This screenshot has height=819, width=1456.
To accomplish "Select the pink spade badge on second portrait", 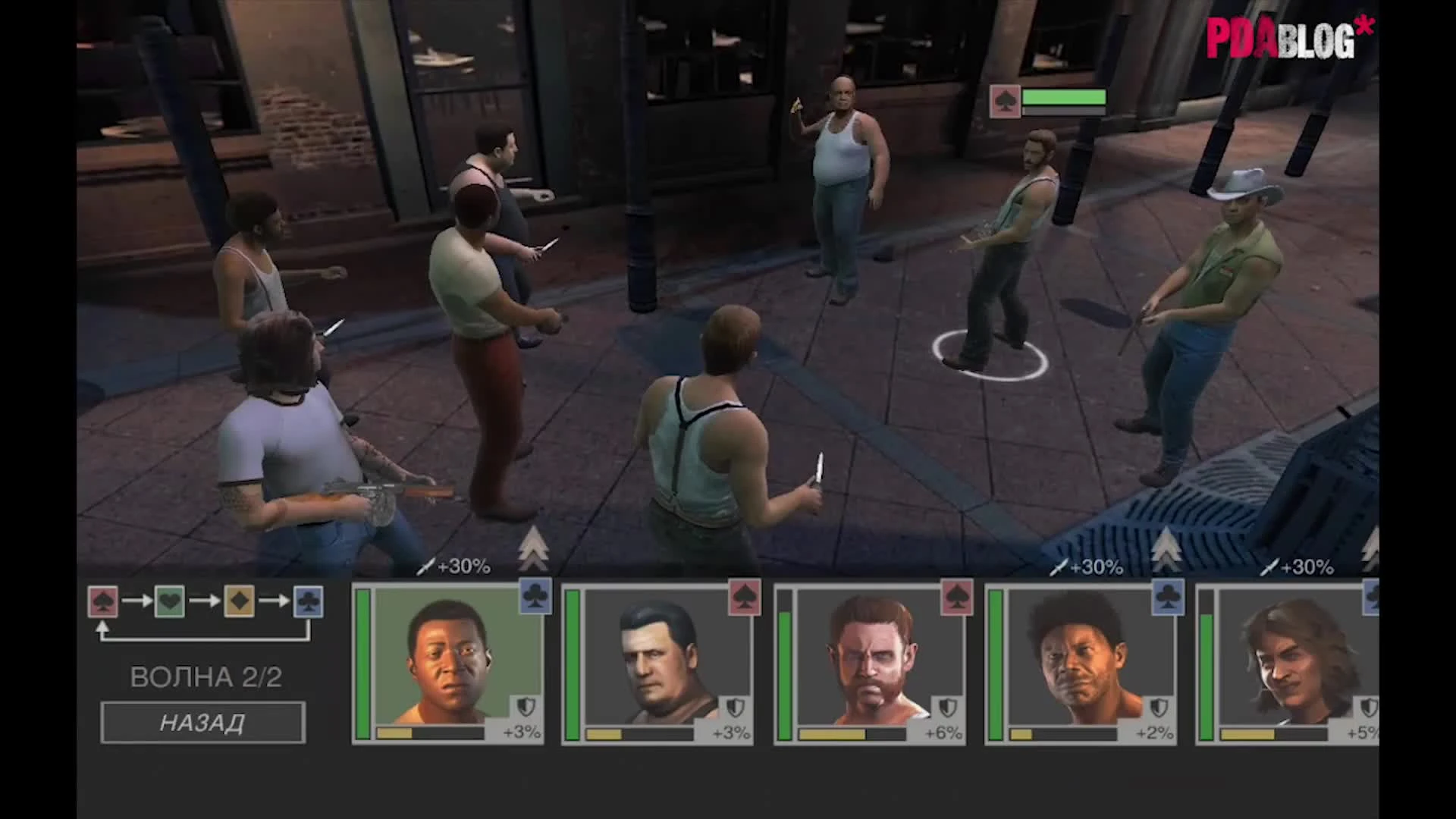I will pyautogui.click(x=745, y=598).
